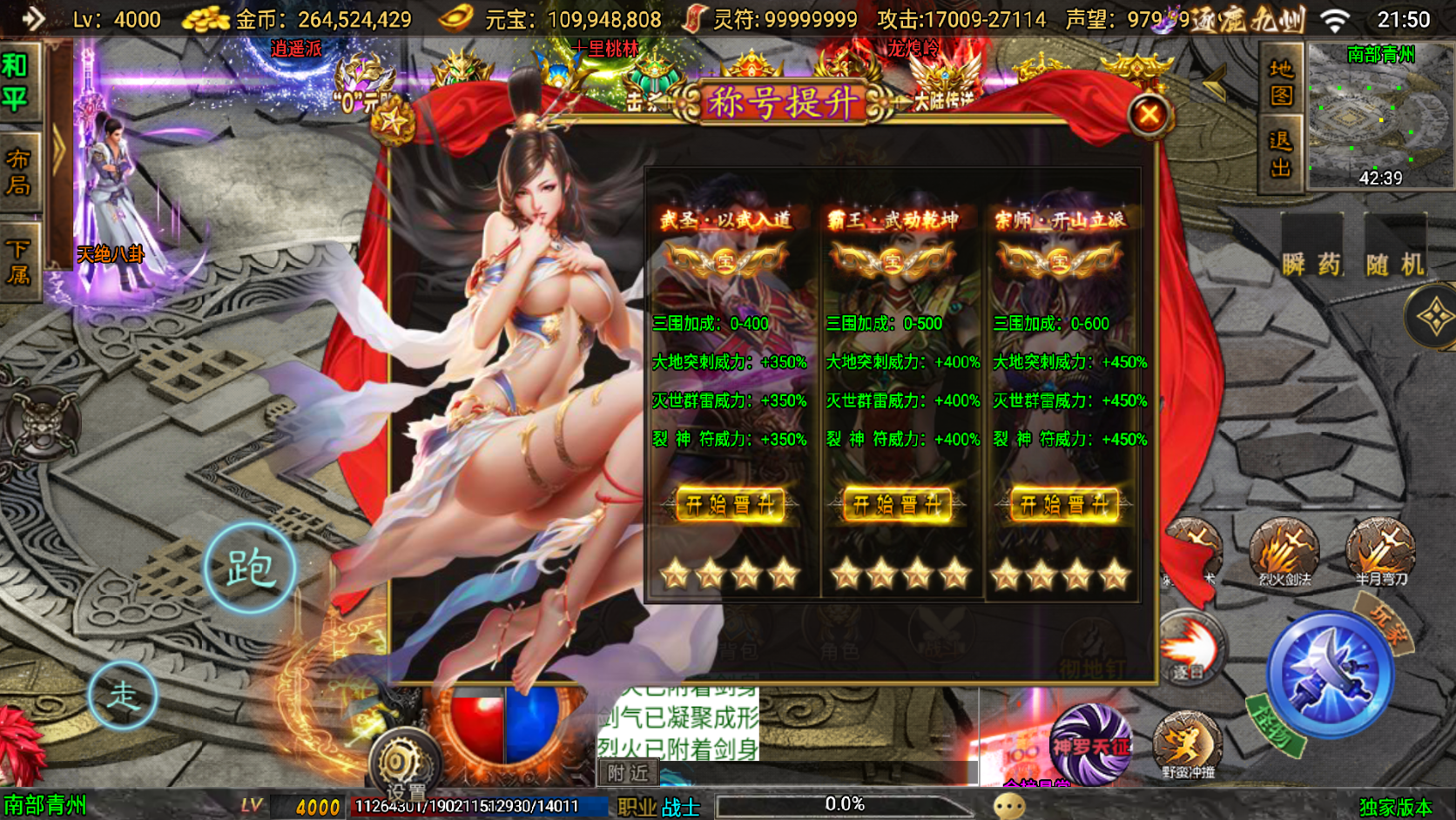Toggle 和平 peace attack mode

pos(19,82)
